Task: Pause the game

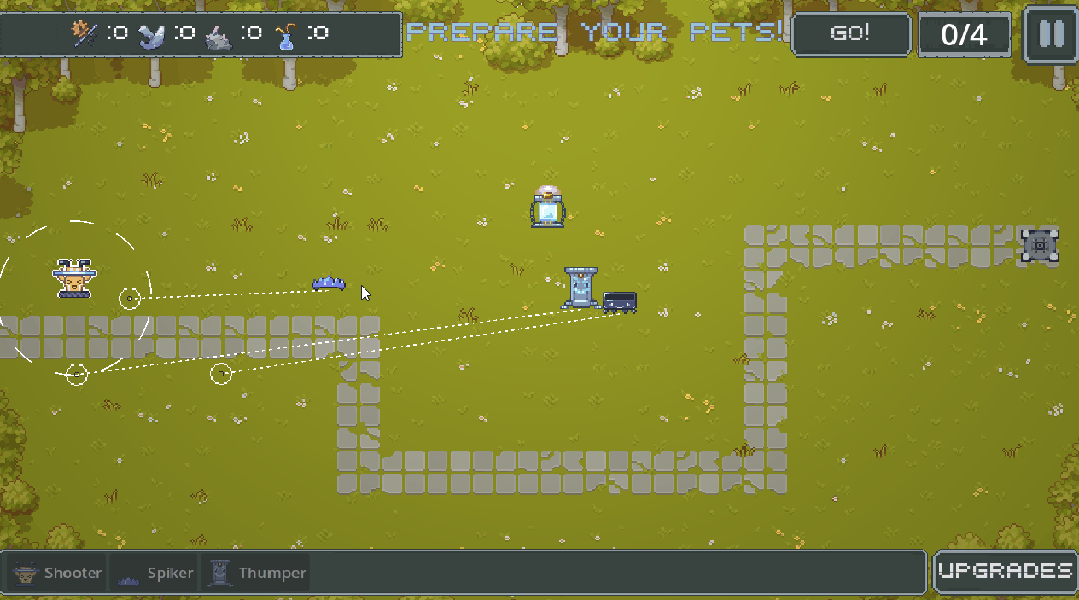Action: tap(1051, 34)
